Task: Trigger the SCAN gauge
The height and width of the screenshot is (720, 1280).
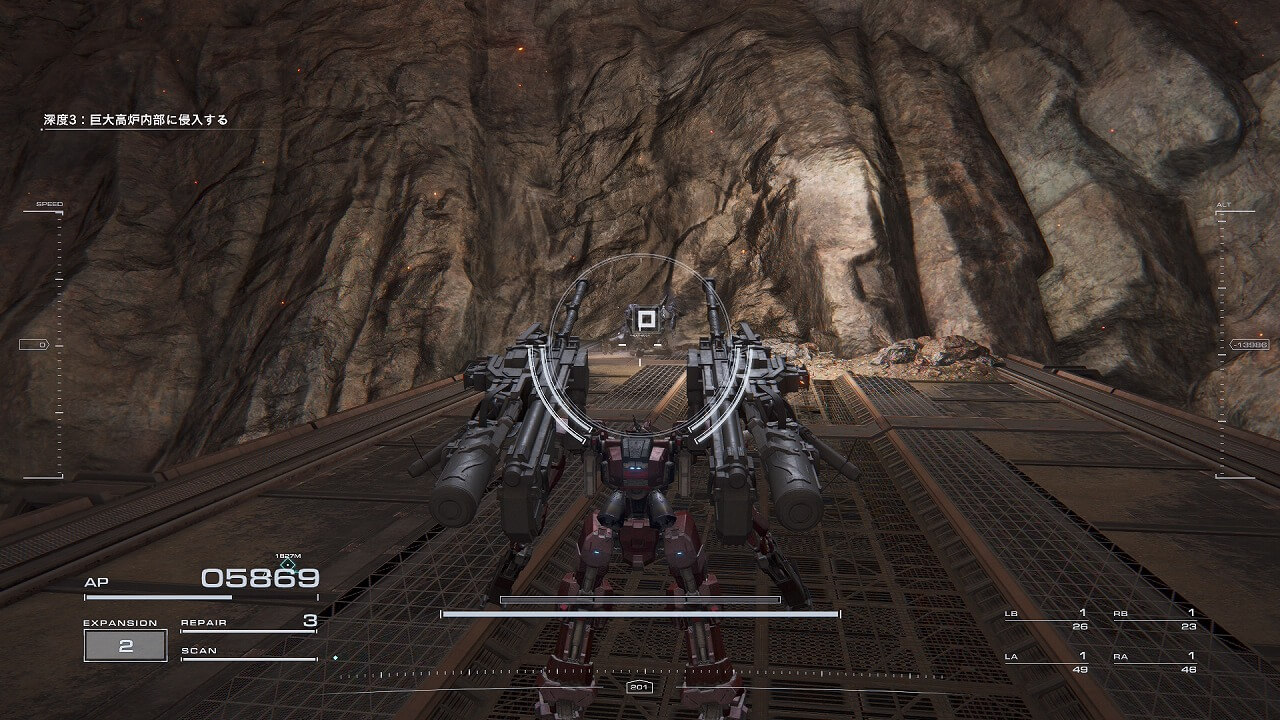Action: click(x=248, y=652)
